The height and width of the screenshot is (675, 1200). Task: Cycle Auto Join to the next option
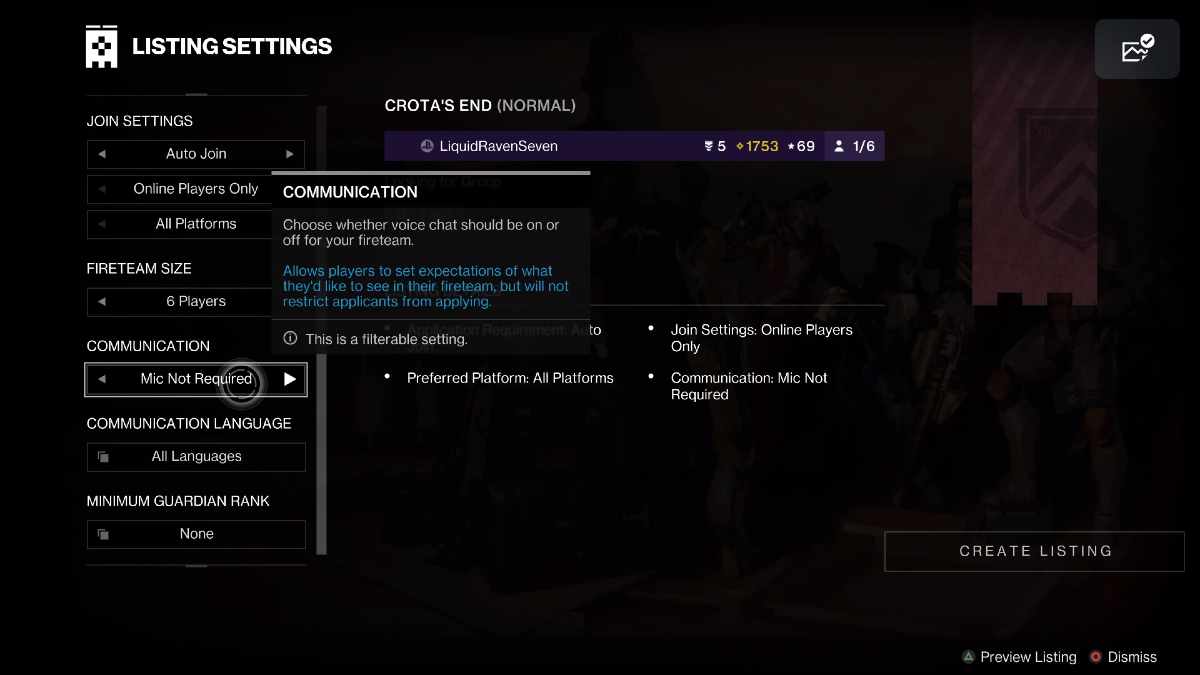tap(290, 154)
